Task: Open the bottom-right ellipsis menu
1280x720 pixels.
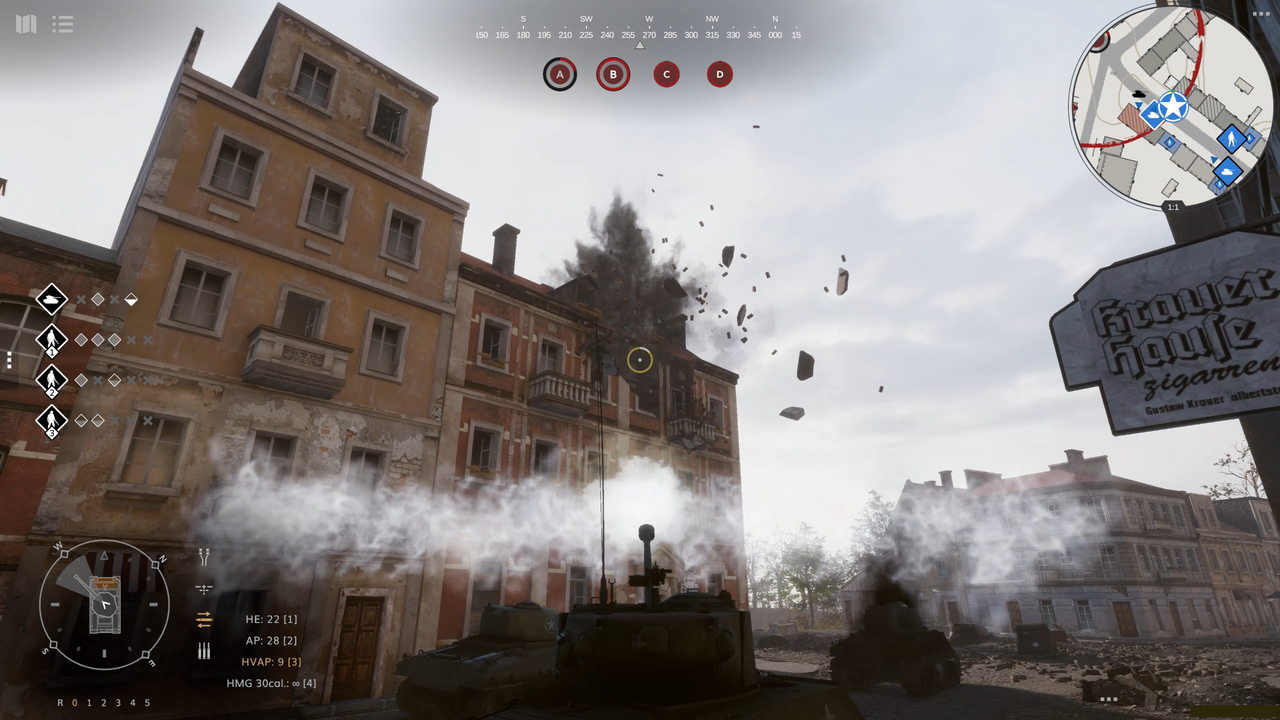Action: click(1108, 698)
